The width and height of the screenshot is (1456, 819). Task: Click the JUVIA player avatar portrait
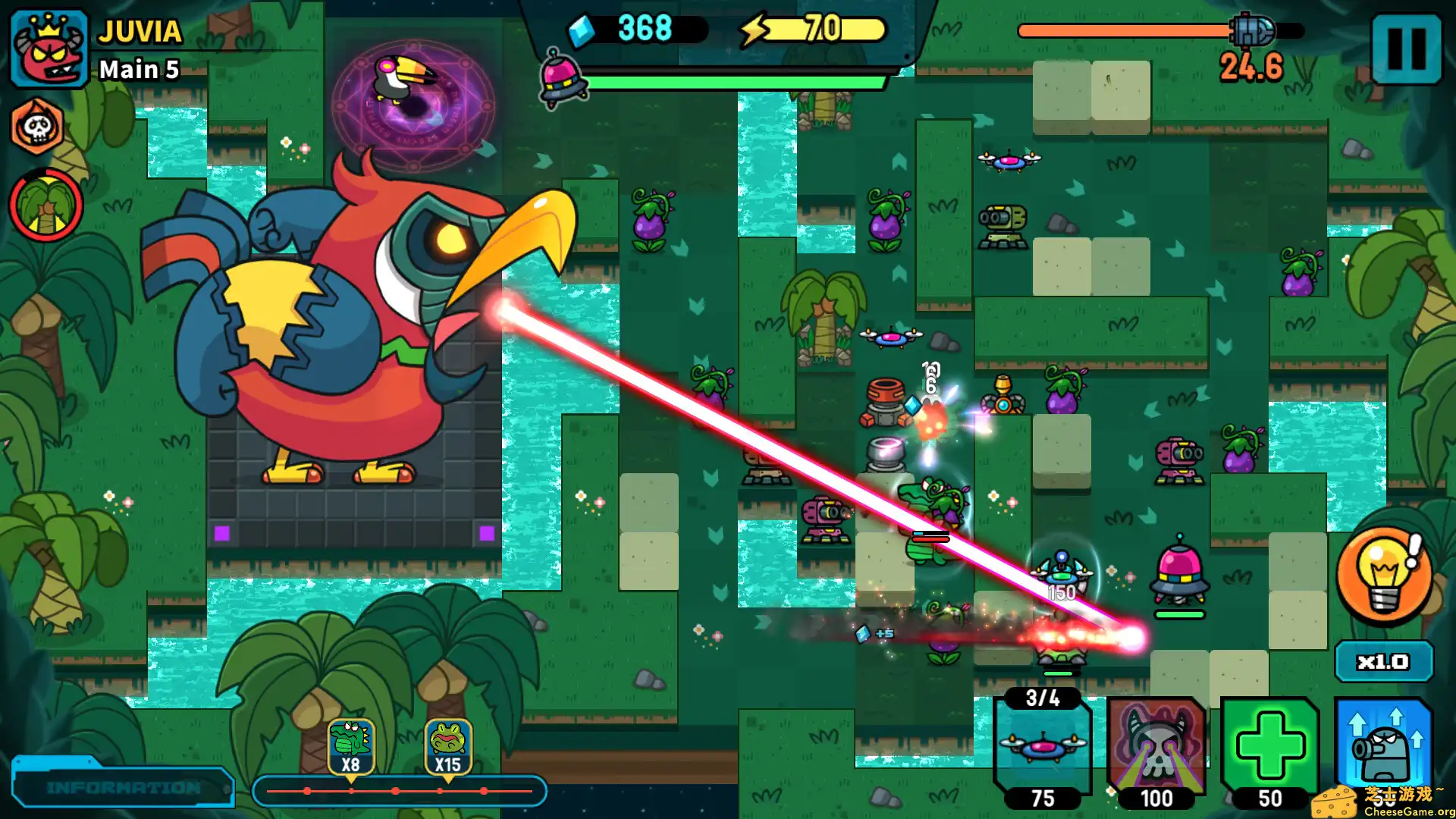(47, 47)
